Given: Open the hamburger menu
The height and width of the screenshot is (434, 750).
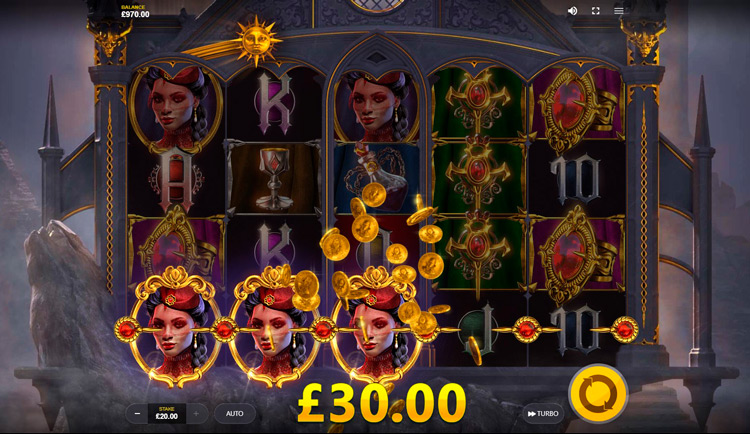Looking at the screenshot, I should [x=619, y=11].
